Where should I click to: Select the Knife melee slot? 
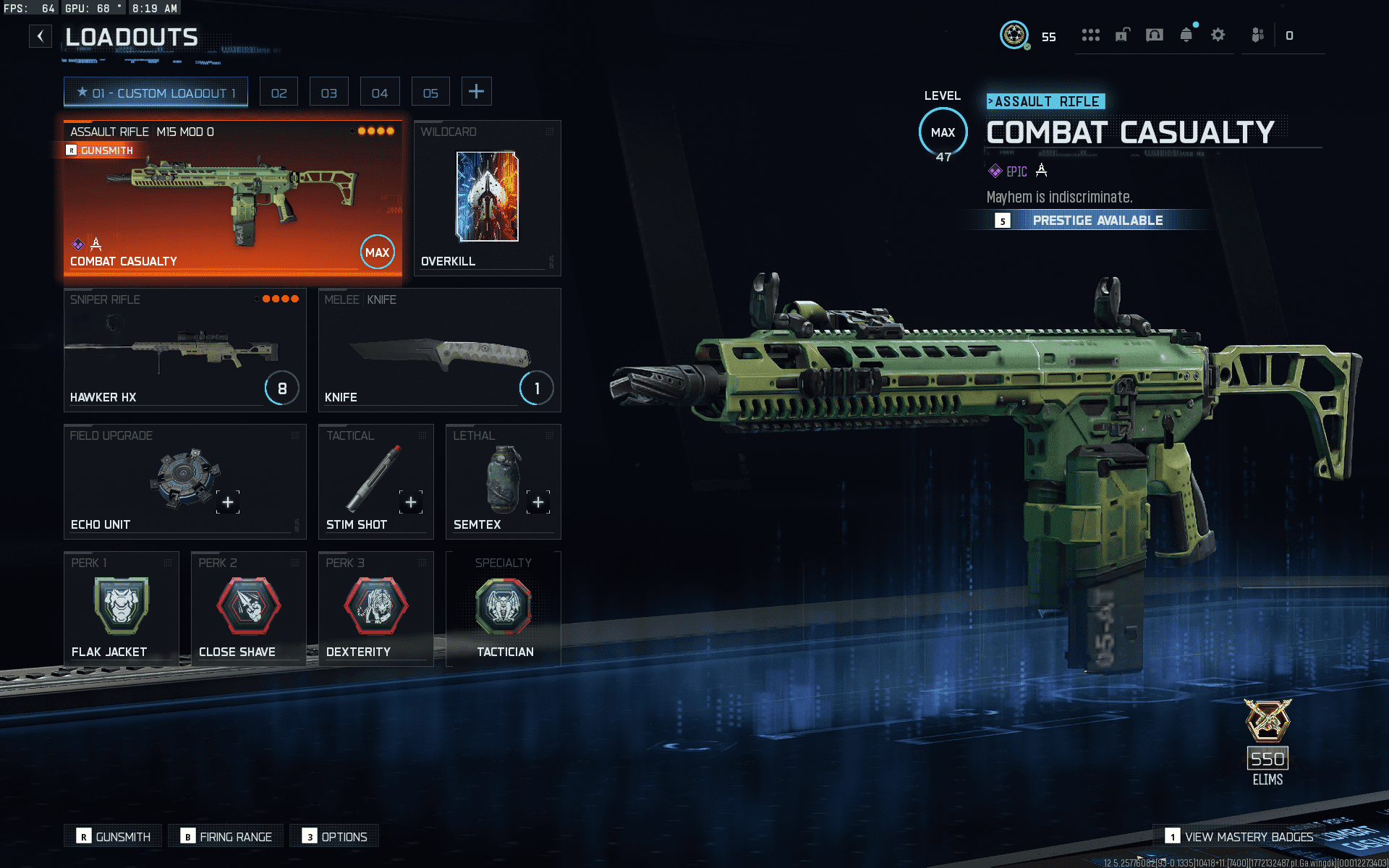439,350
